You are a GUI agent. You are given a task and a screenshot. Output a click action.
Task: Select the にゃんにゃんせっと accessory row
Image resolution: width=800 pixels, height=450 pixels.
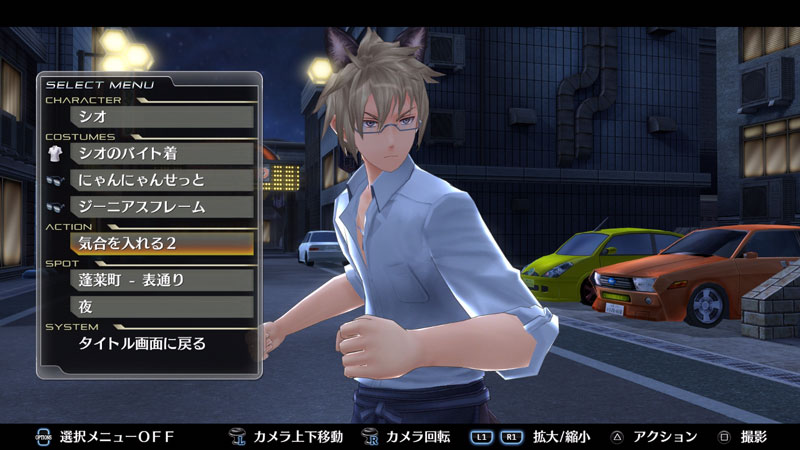(x=160, y=180)
